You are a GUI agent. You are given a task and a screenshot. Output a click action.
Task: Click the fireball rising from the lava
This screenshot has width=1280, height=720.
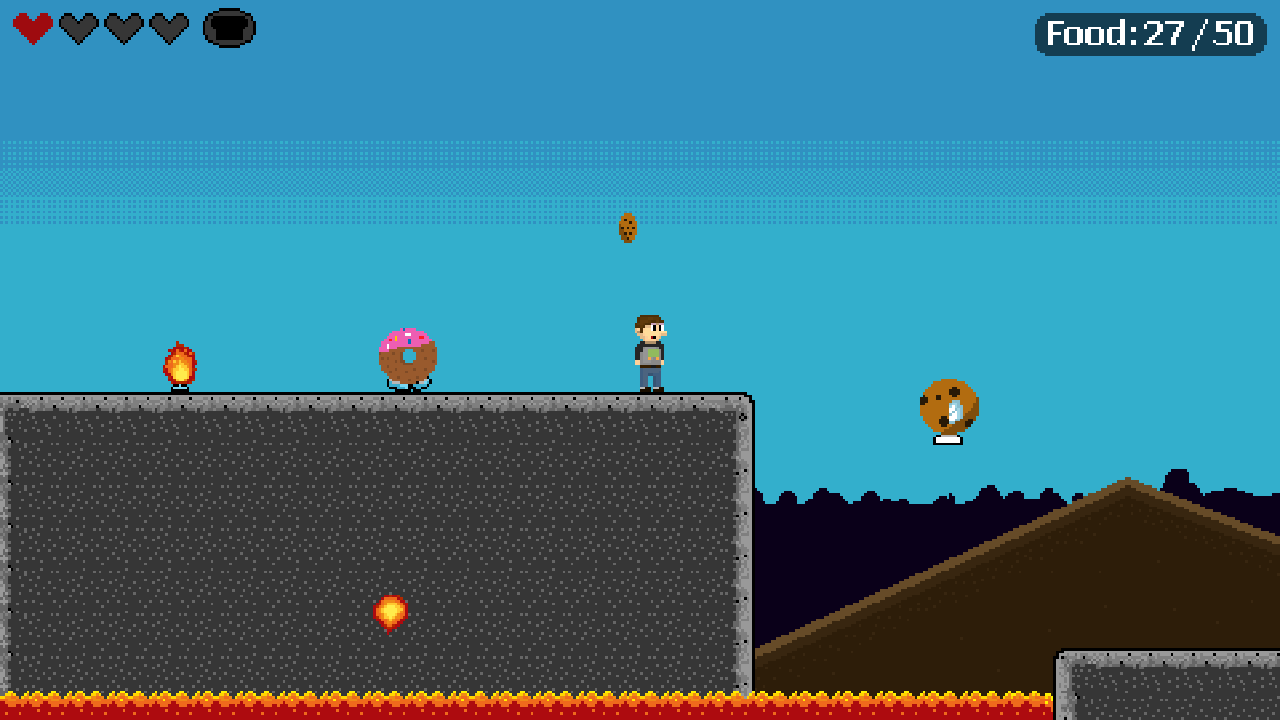pyautogui.click(x=388, y=610)
